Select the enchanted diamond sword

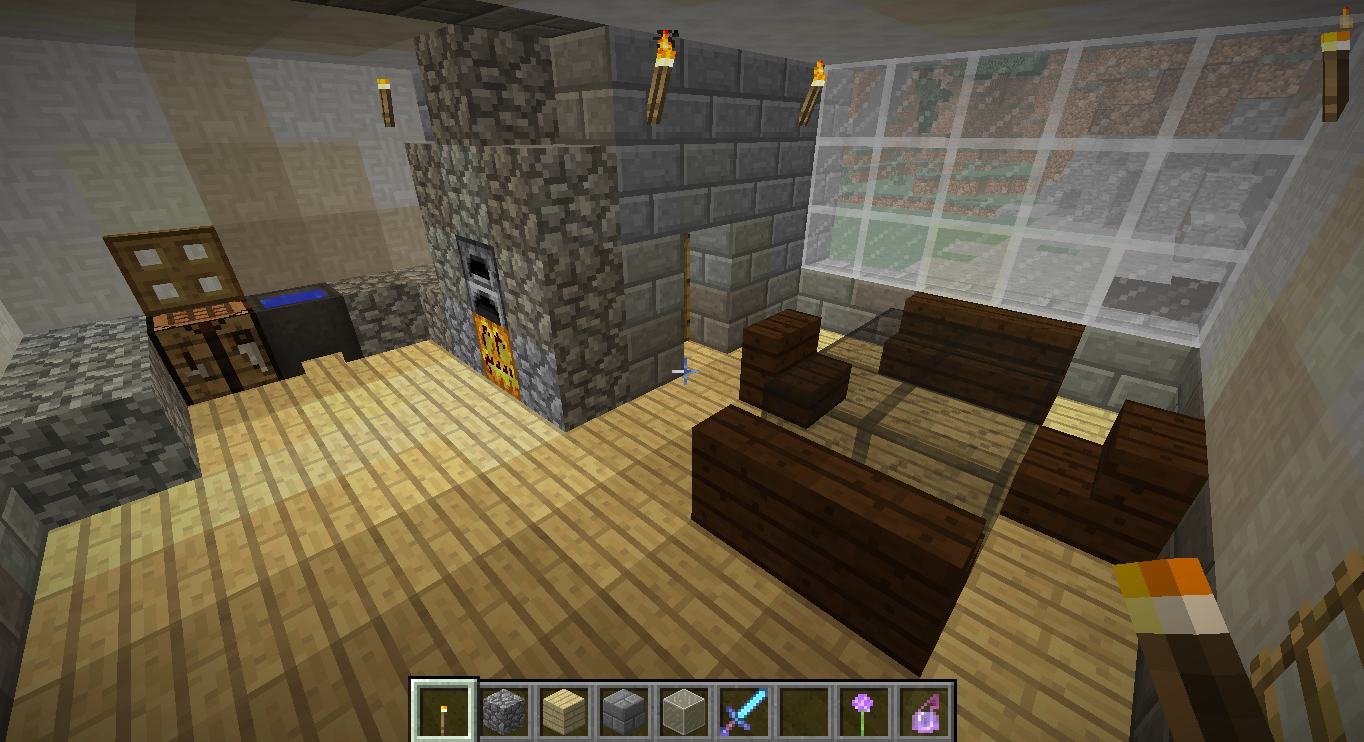(744, 712)
